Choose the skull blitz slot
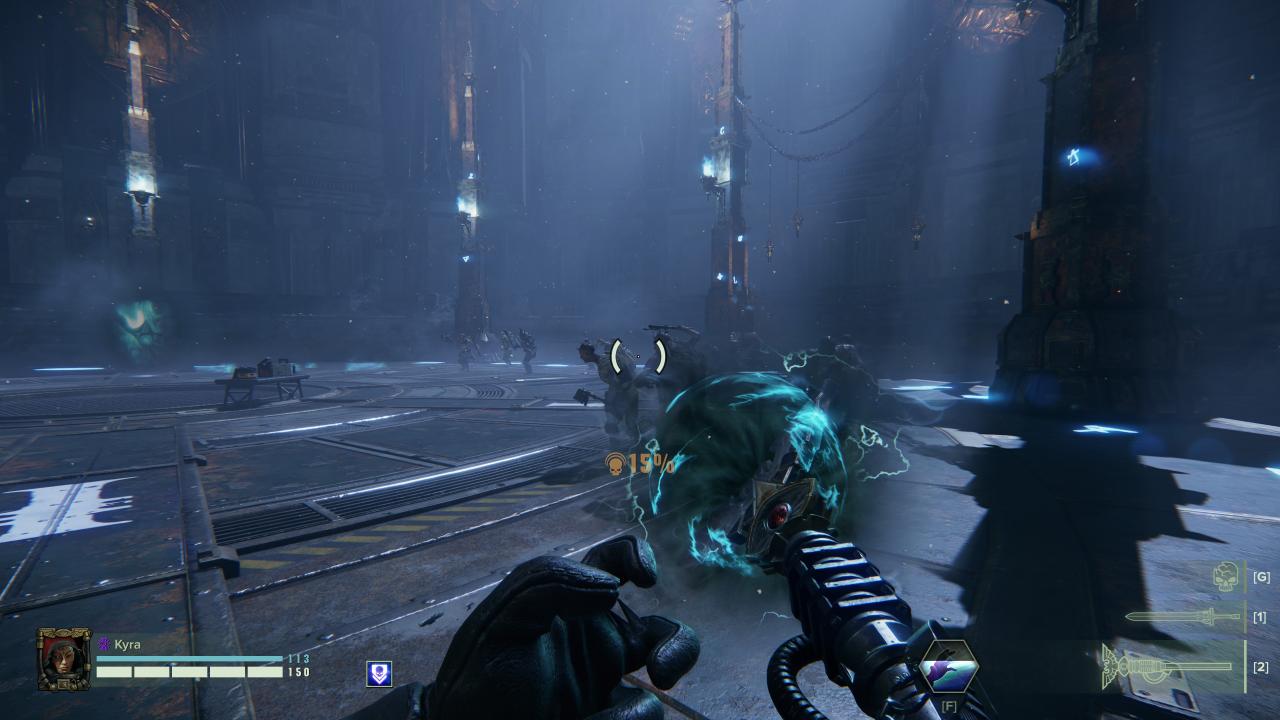 pyautogui.click(x=1226, y=576)
